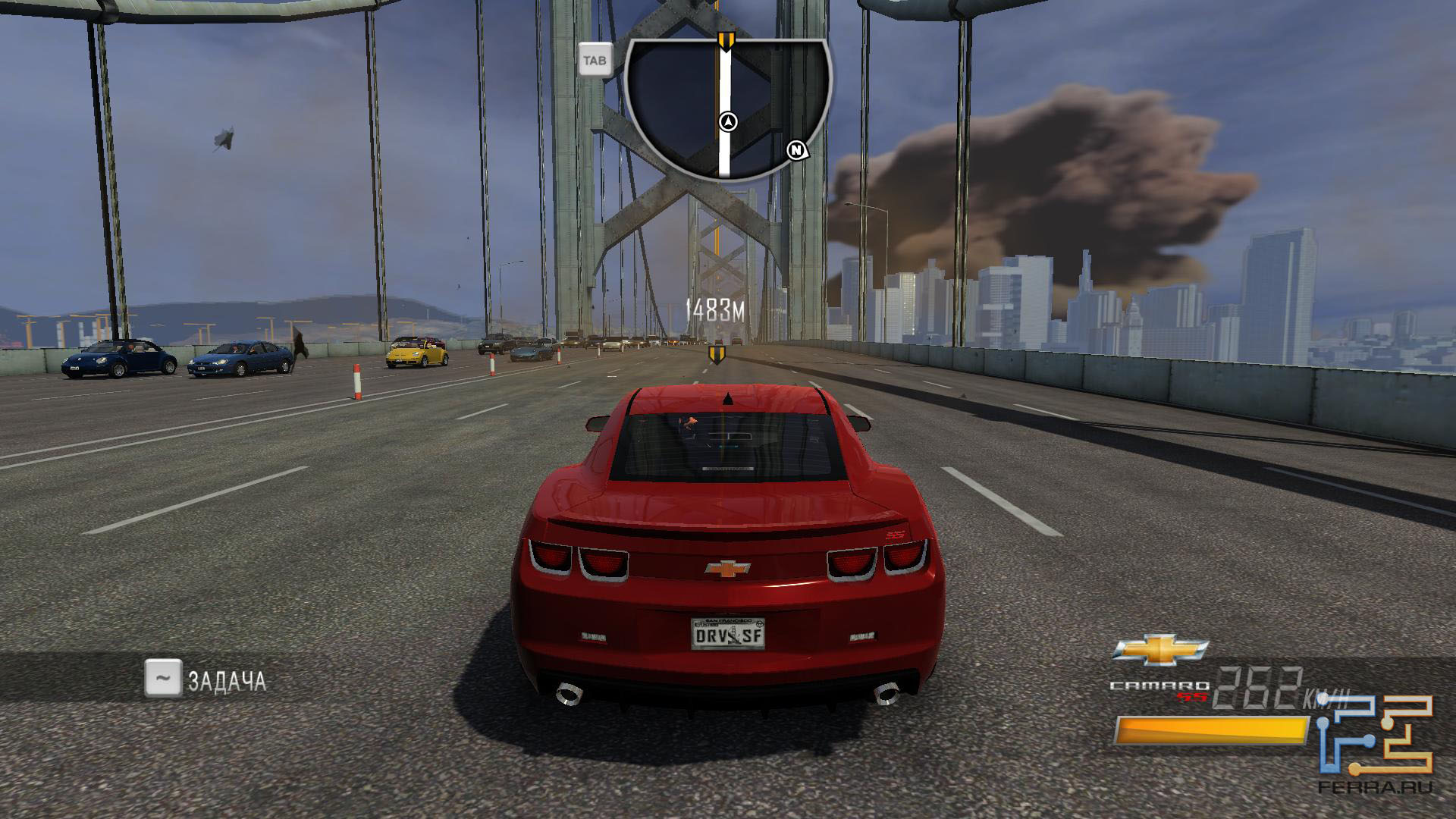Select the yellow destination marker atop the minimap
This screenshot has height=819, width=1456.
pyautogui.click(x=726, y=41)
